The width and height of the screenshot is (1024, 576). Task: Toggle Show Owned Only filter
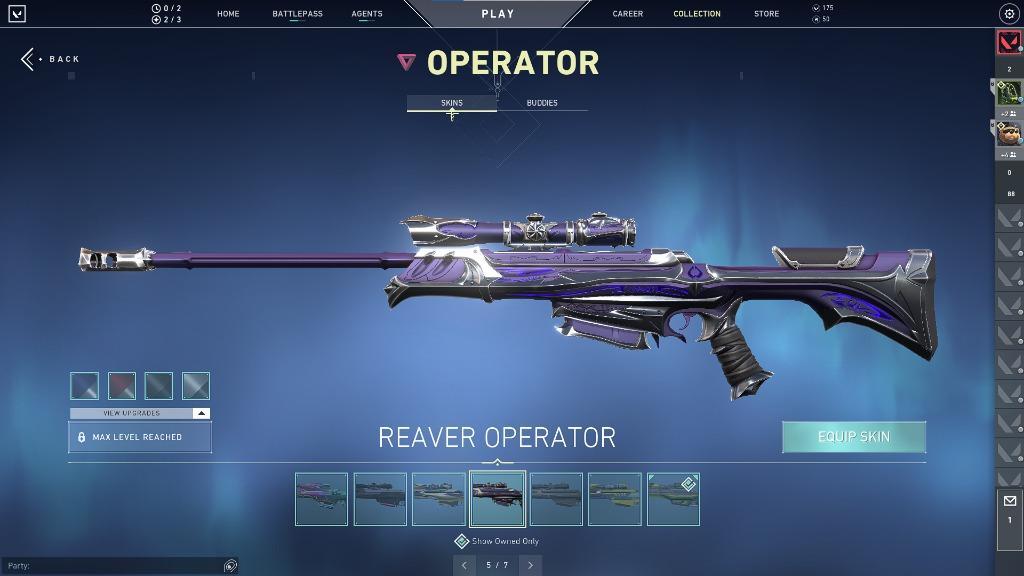462,541
